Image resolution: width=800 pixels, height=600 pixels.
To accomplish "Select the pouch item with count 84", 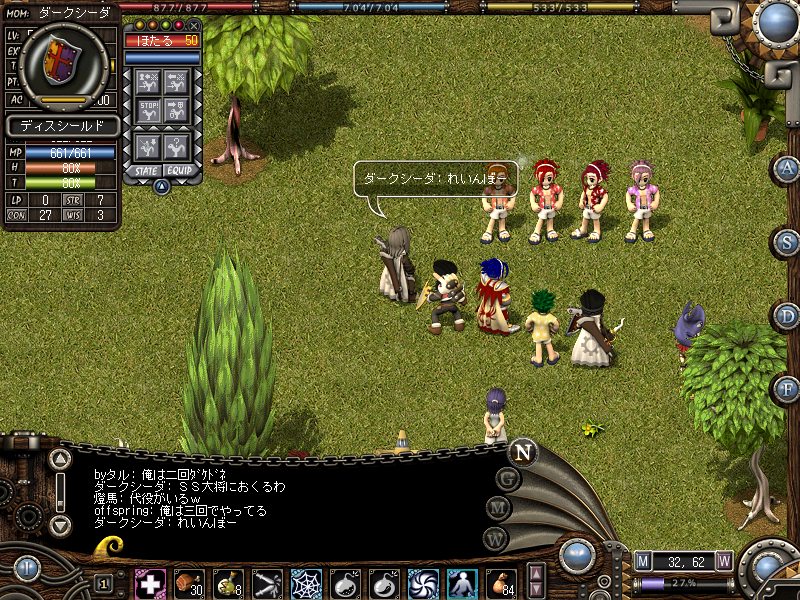I will (x=501, y=582).
